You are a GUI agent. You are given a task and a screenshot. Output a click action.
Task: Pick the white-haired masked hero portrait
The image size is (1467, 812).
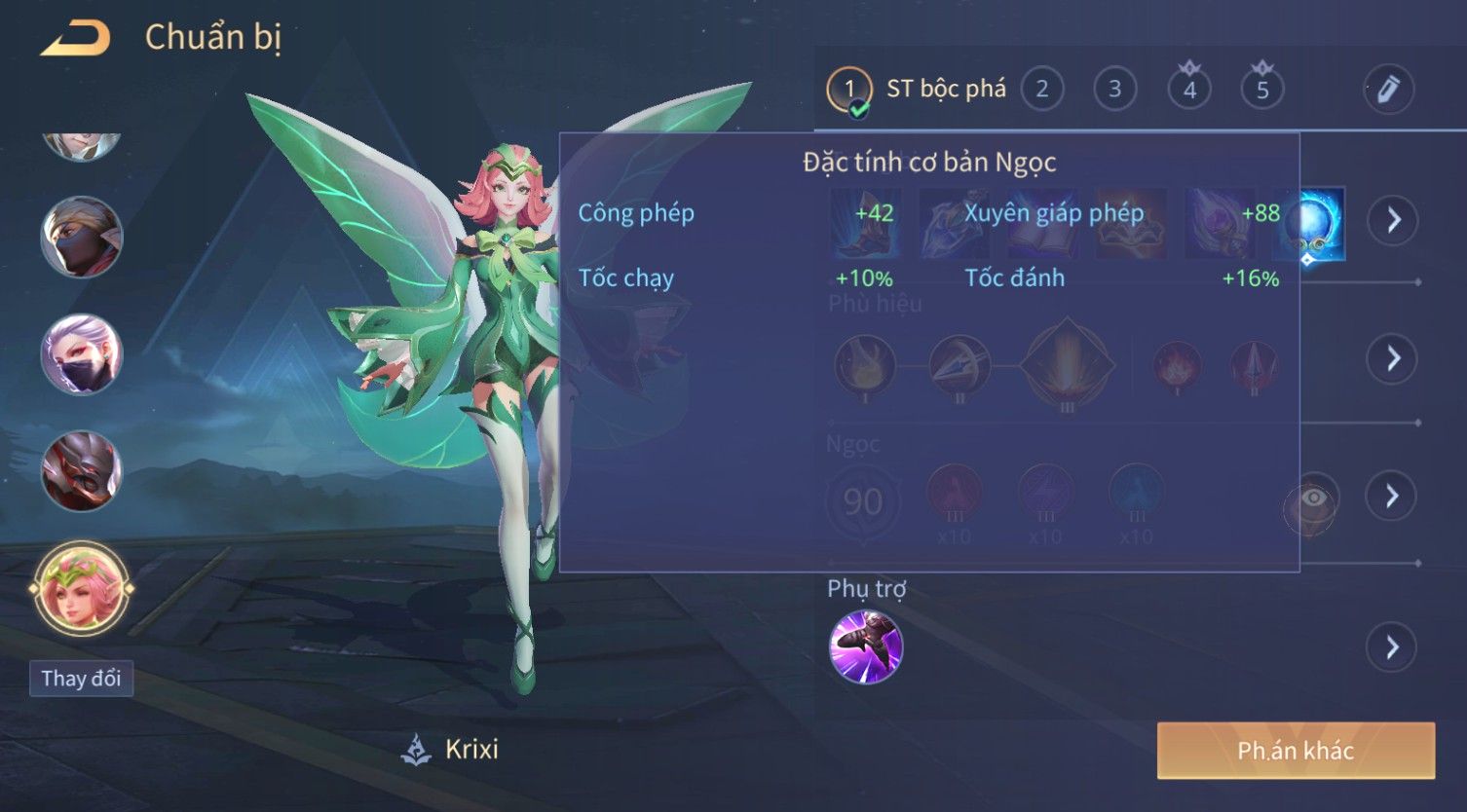coord(82,354)
